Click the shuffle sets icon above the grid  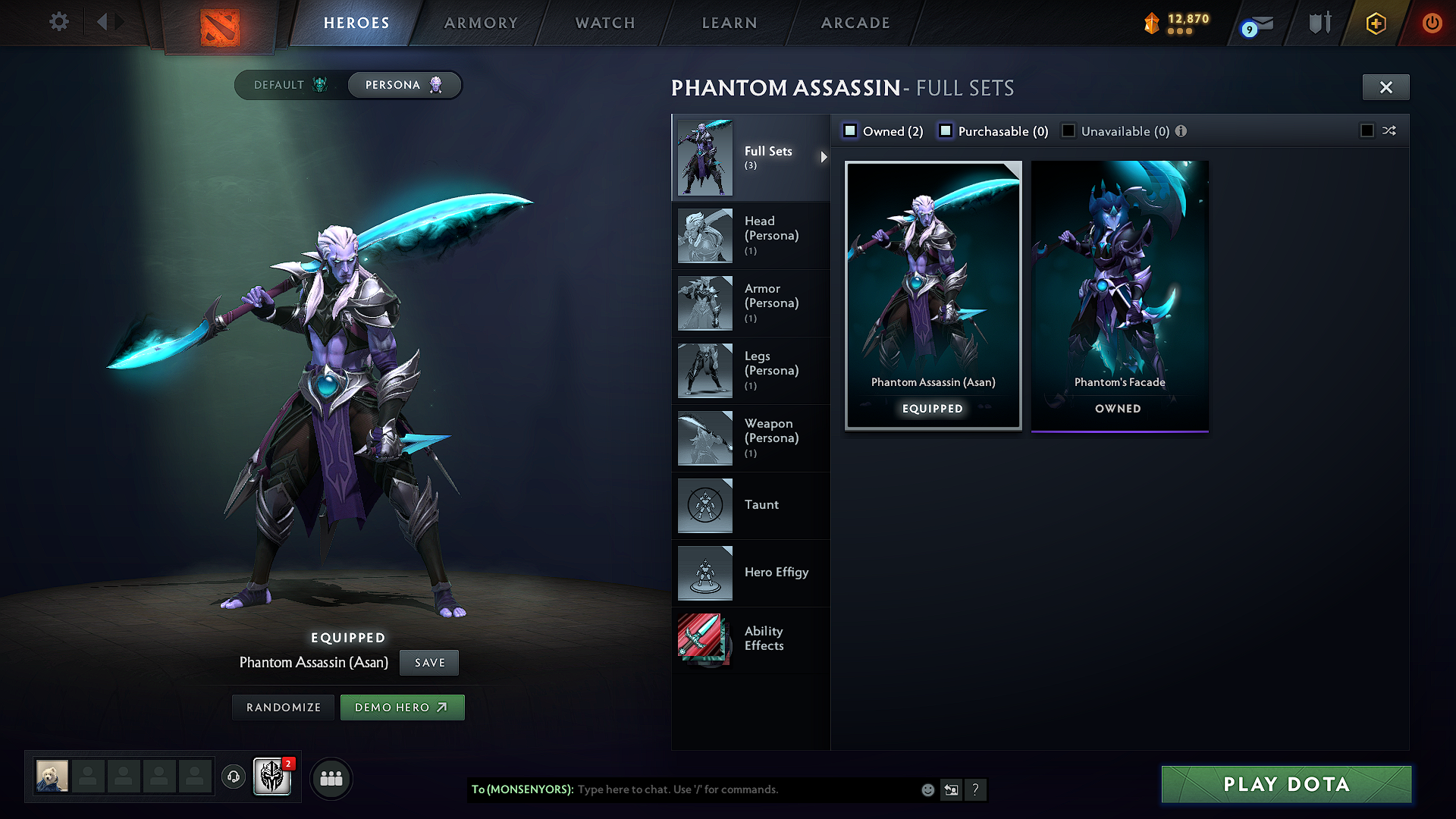coord(1389,130)
